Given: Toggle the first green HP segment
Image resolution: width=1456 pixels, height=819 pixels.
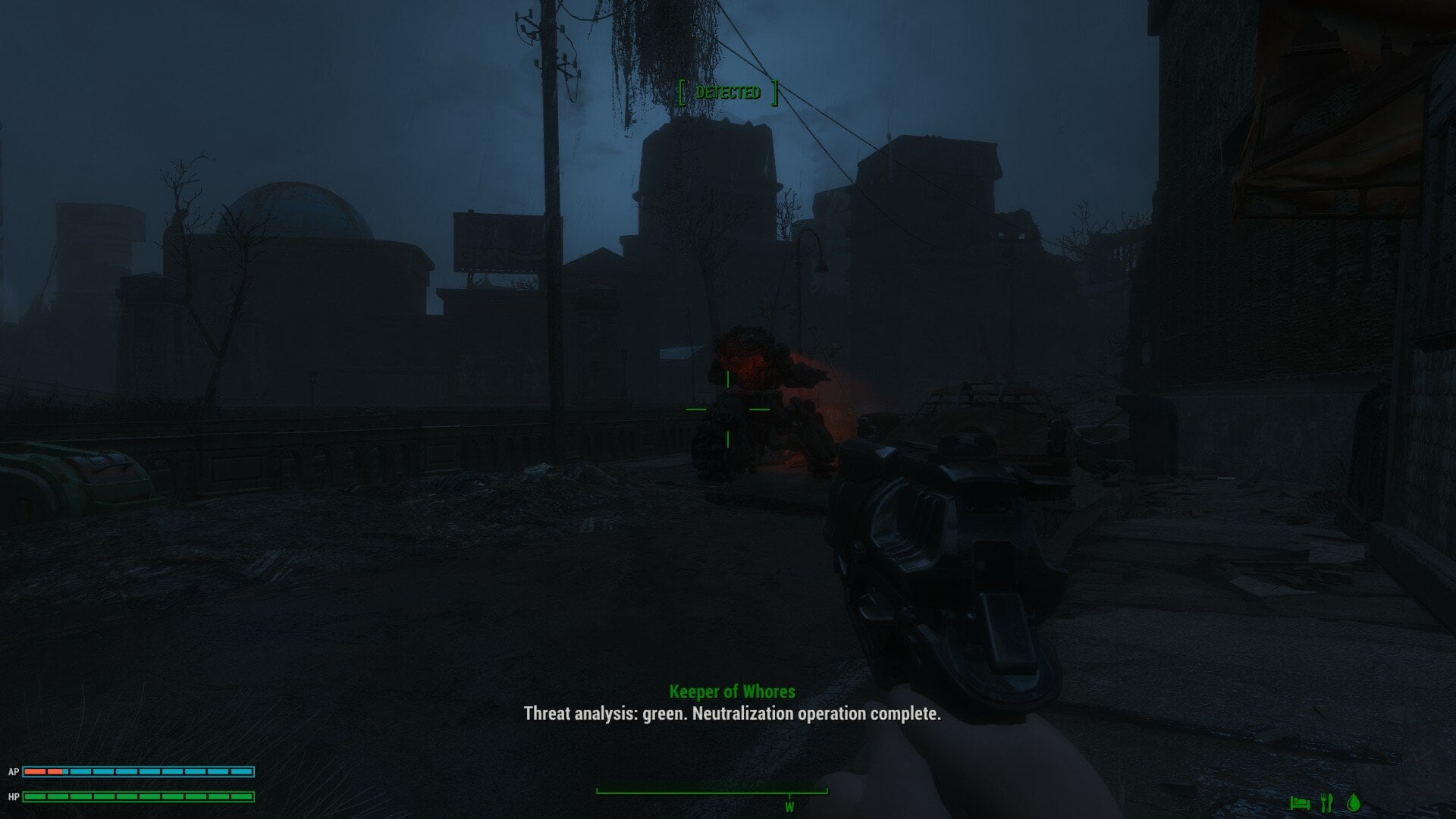Looking at the screenshot, I should coord(36,796).
